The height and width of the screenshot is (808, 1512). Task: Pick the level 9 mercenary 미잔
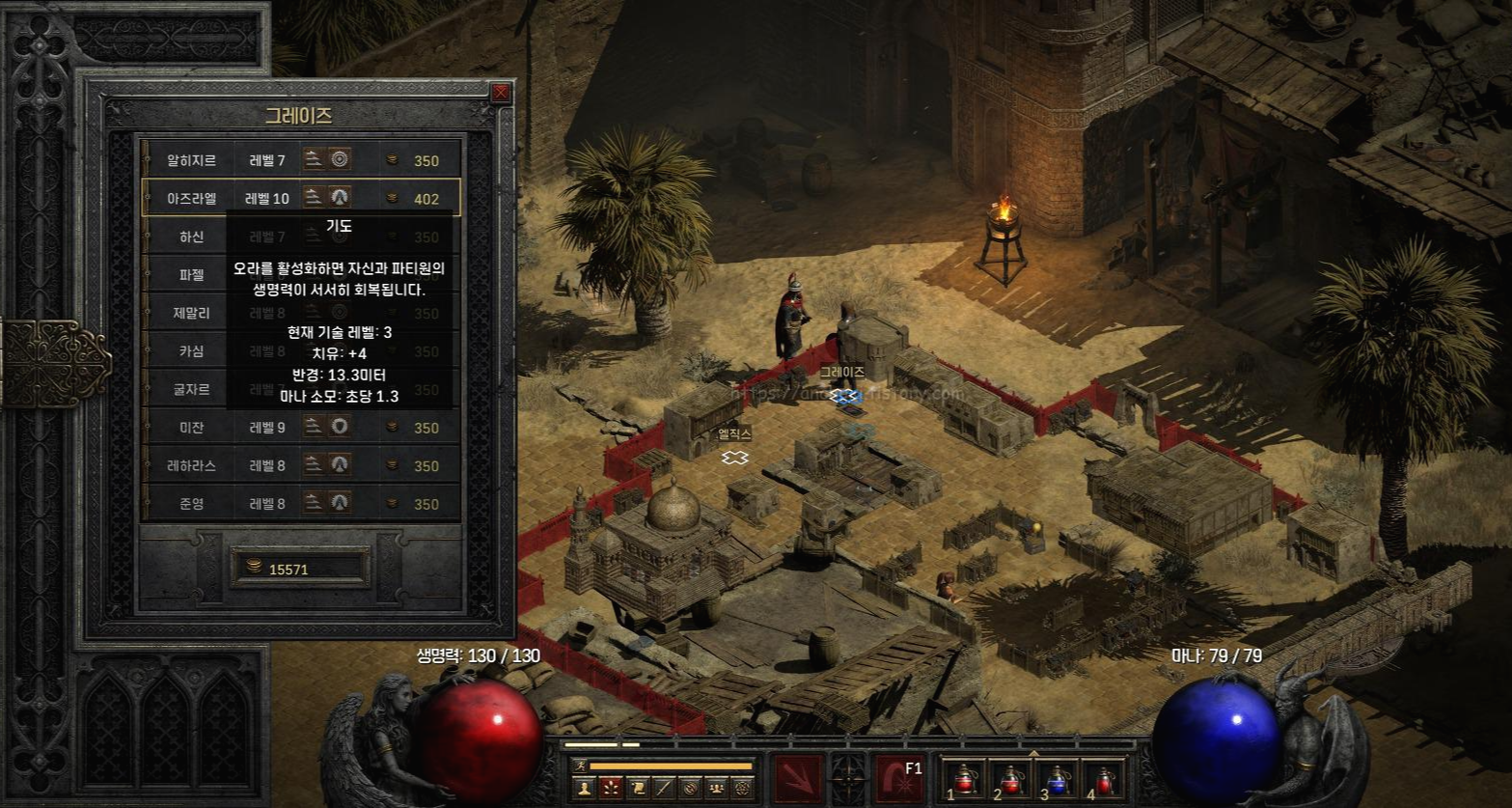pos(192,428)
